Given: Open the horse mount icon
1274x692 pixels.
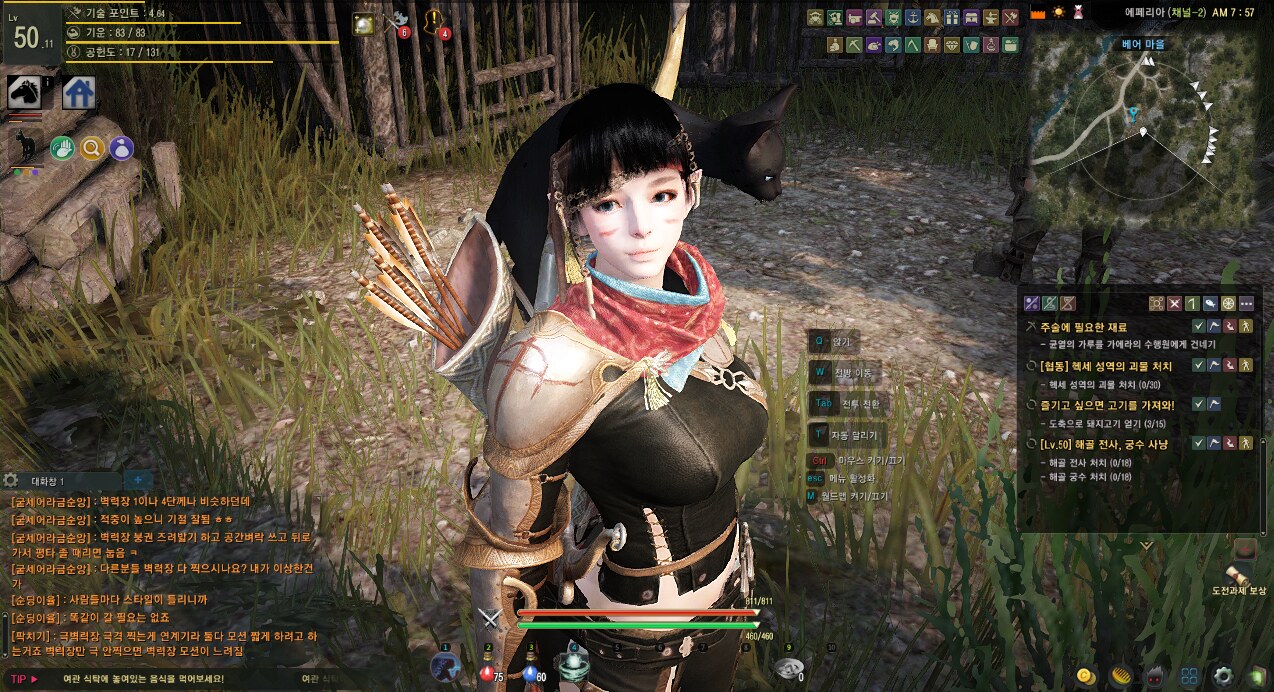Looking at the screenshot, I should click(24, 93).
